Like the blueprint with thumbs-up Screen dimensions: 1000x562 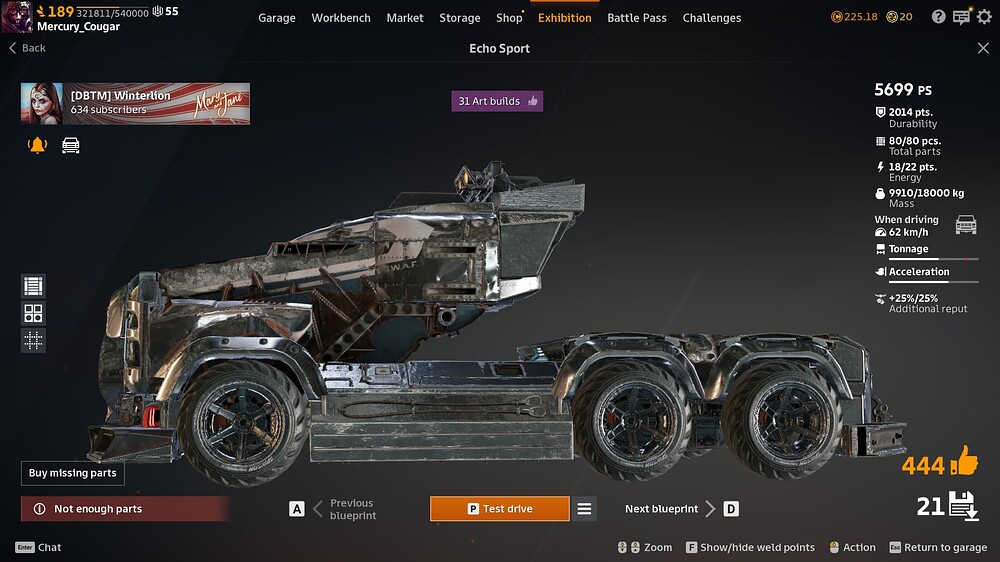(x=964, y=462)
